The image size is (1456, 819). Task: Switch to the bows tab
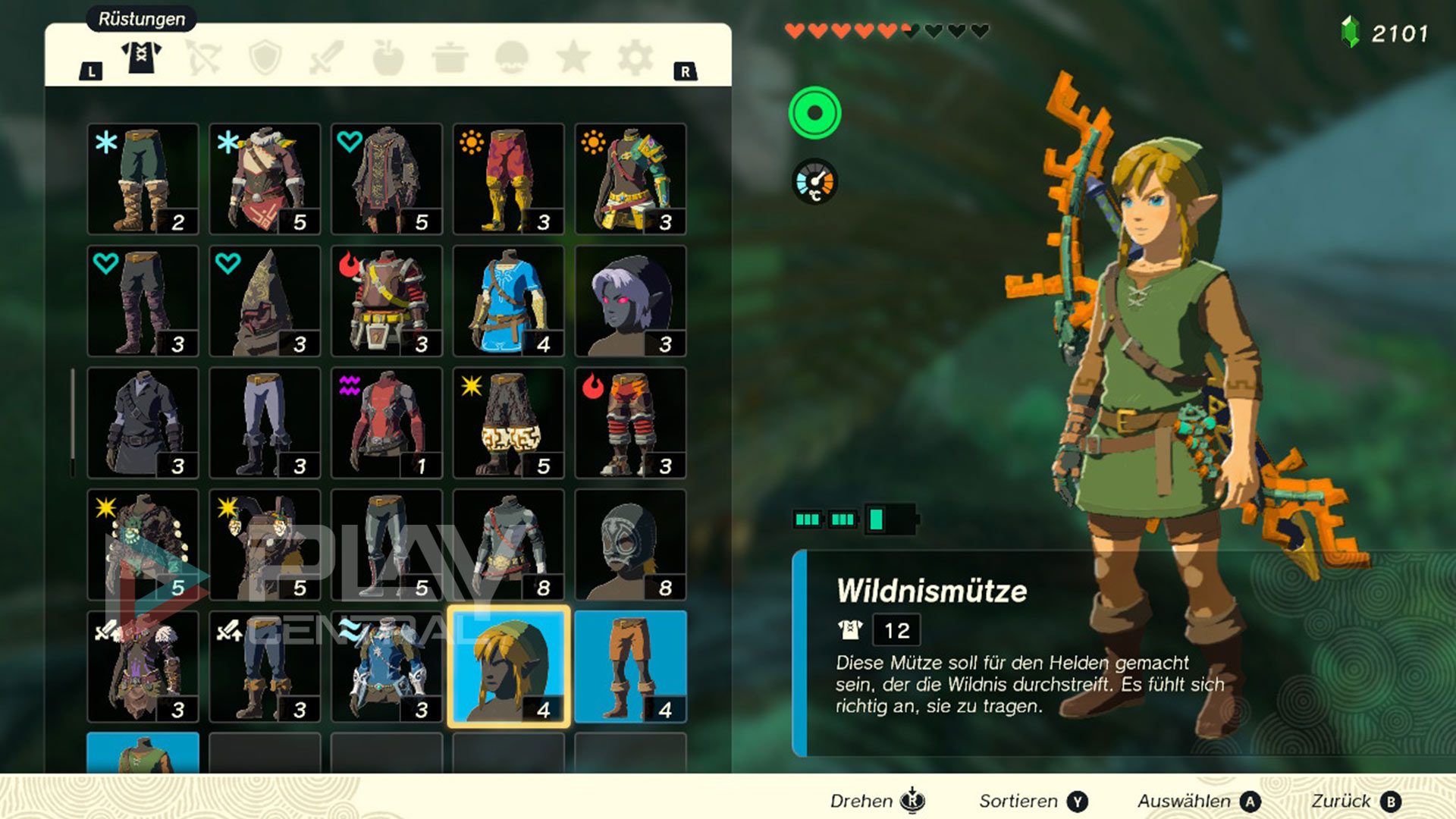point(203,58)
